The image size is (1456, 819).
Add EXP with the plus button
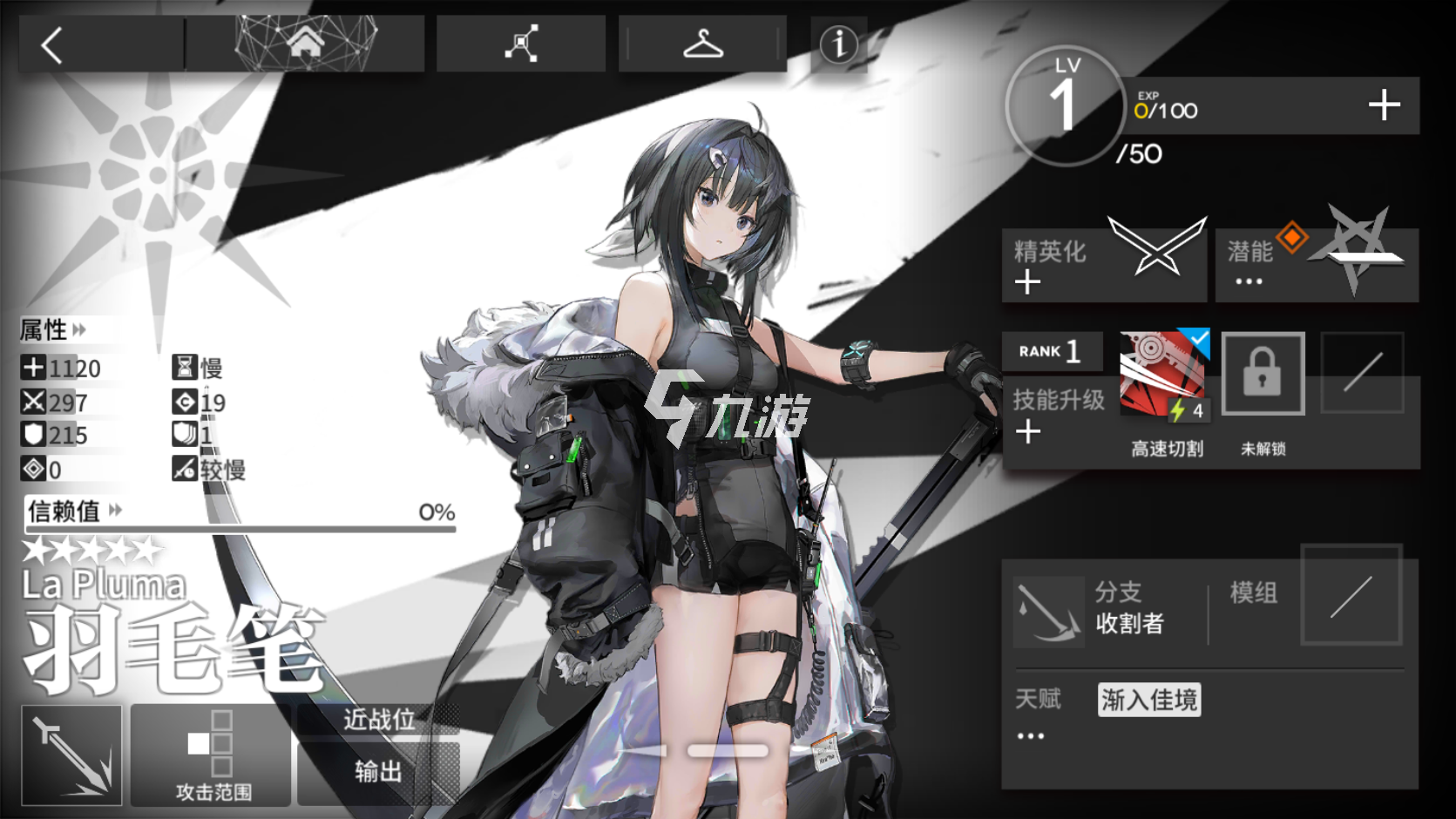1384,106
